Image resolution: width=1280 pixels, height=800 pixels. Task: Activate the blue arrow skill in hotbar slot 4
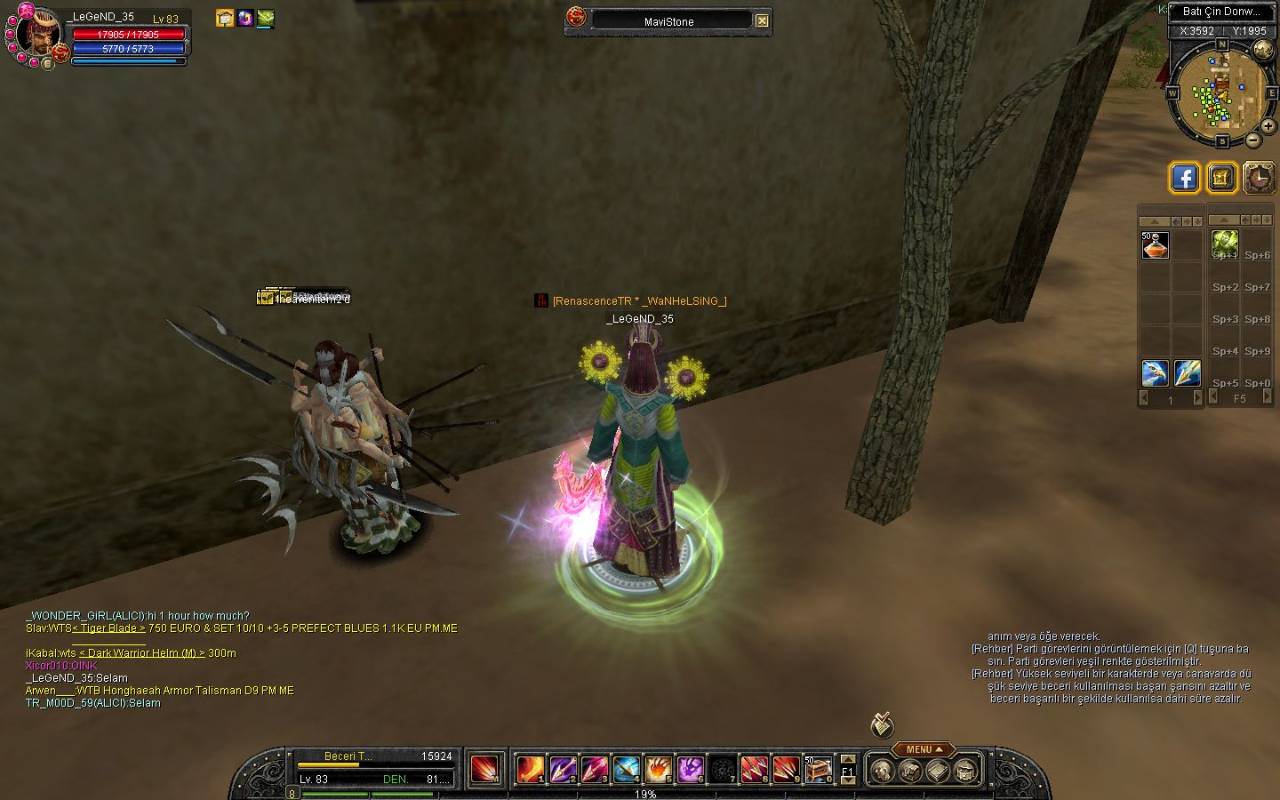[x=626, y=769]
